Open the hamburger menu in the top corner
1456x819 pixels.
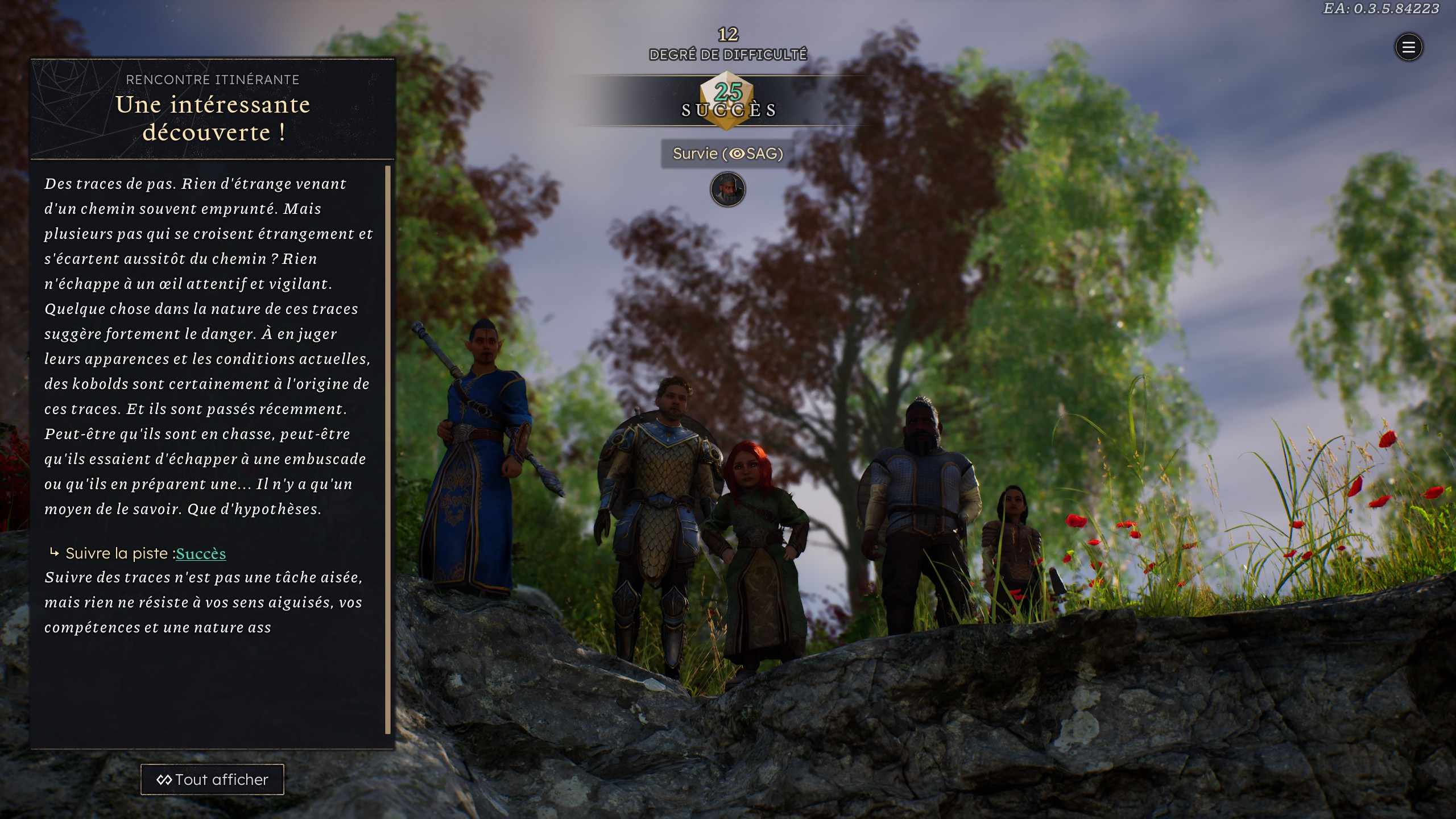(1408, 47)
